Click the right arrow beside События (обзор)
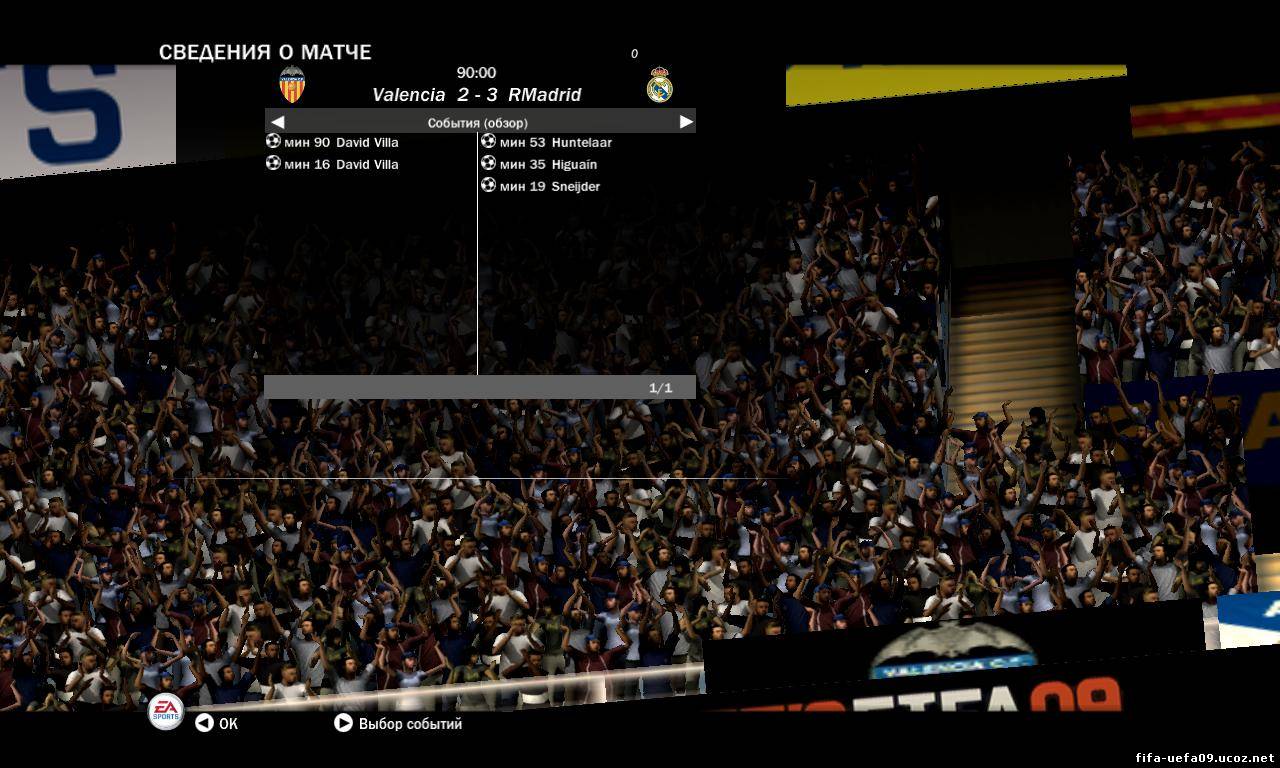This screenshot has height=768, width=1280. coord(686,122)
